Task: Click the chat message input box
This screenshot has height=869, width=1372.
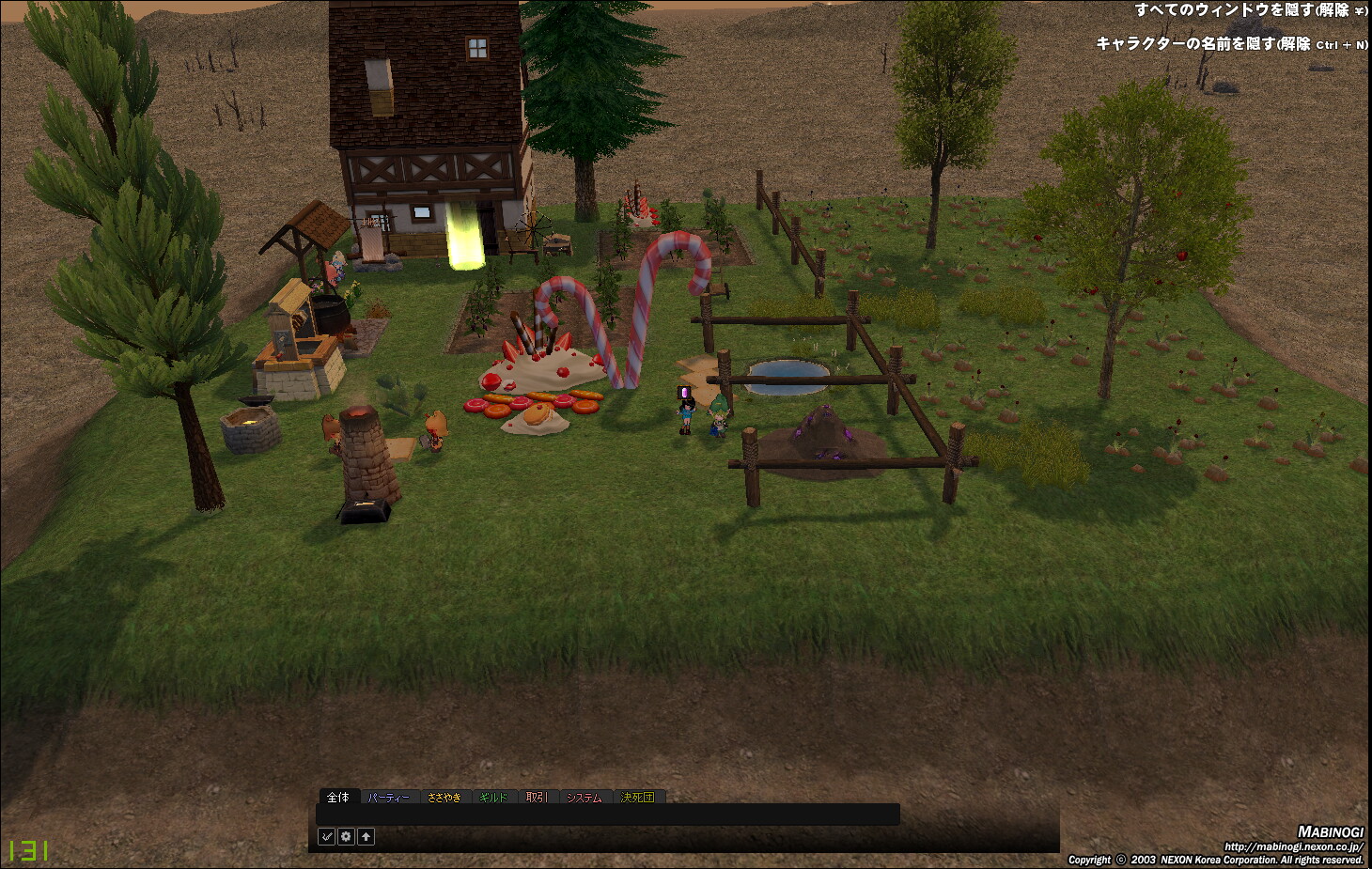Action: tap(608, 815)
